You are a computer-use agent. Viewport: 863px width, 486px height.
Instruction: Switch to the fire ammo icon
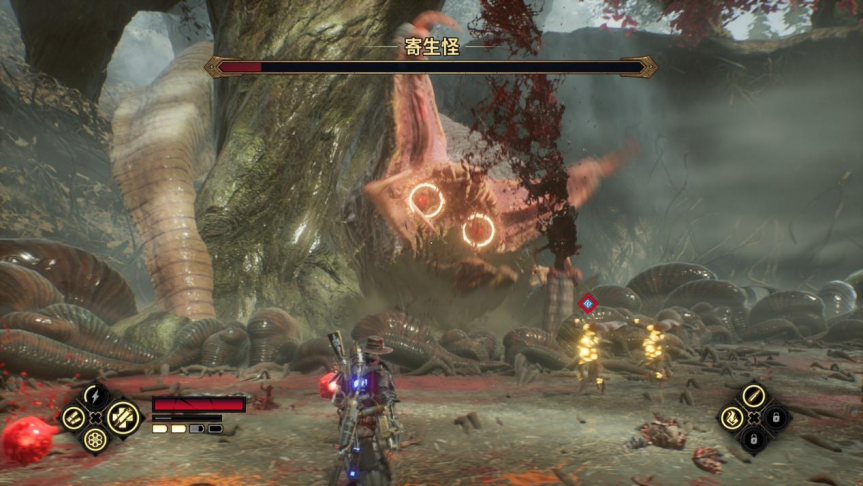coord(732,417)
